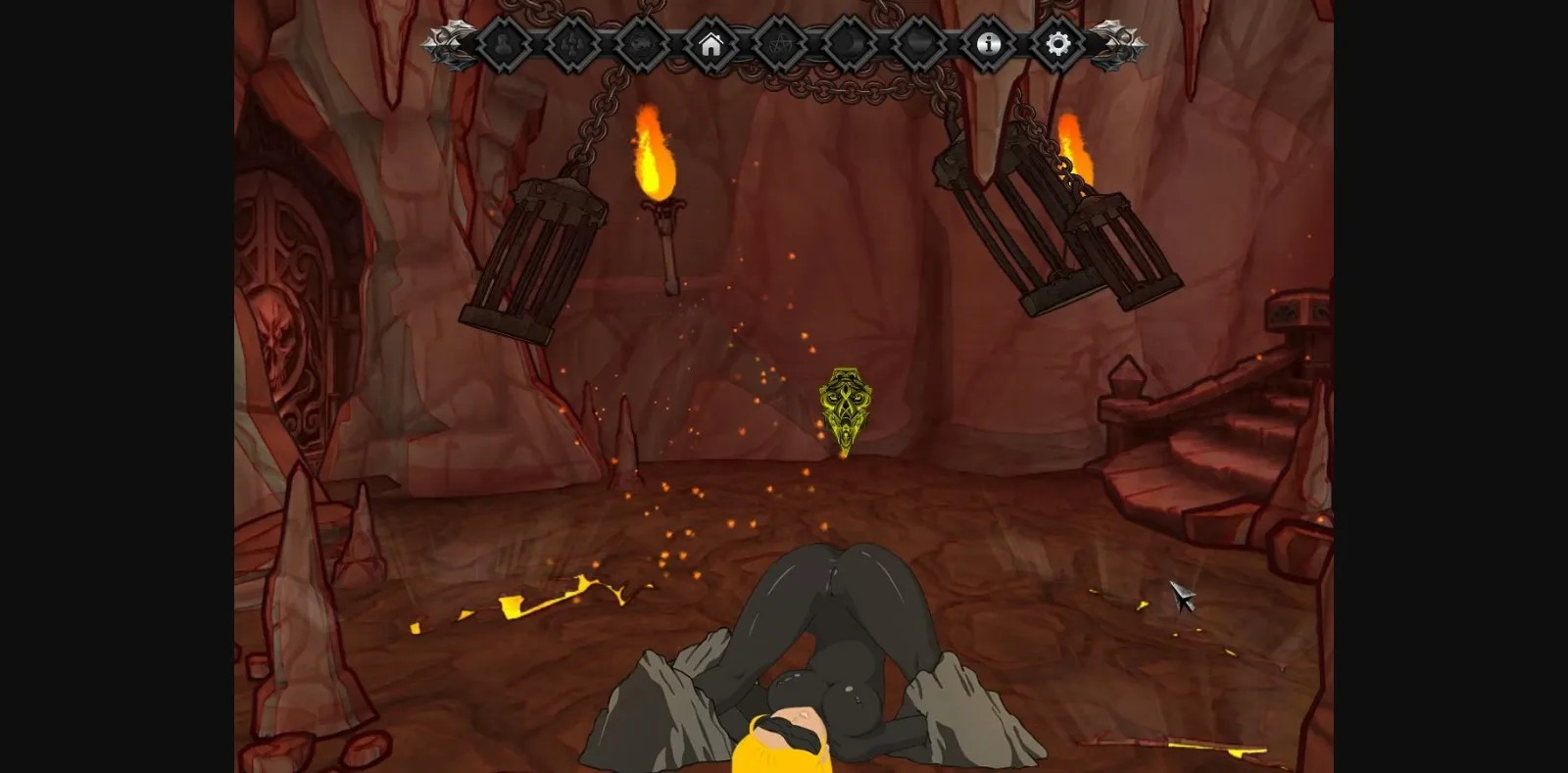Image resolution: width=1568 pixels, height=773 pixels.
Task: Select the crescent moon menu icon
Action: (852, 43)
